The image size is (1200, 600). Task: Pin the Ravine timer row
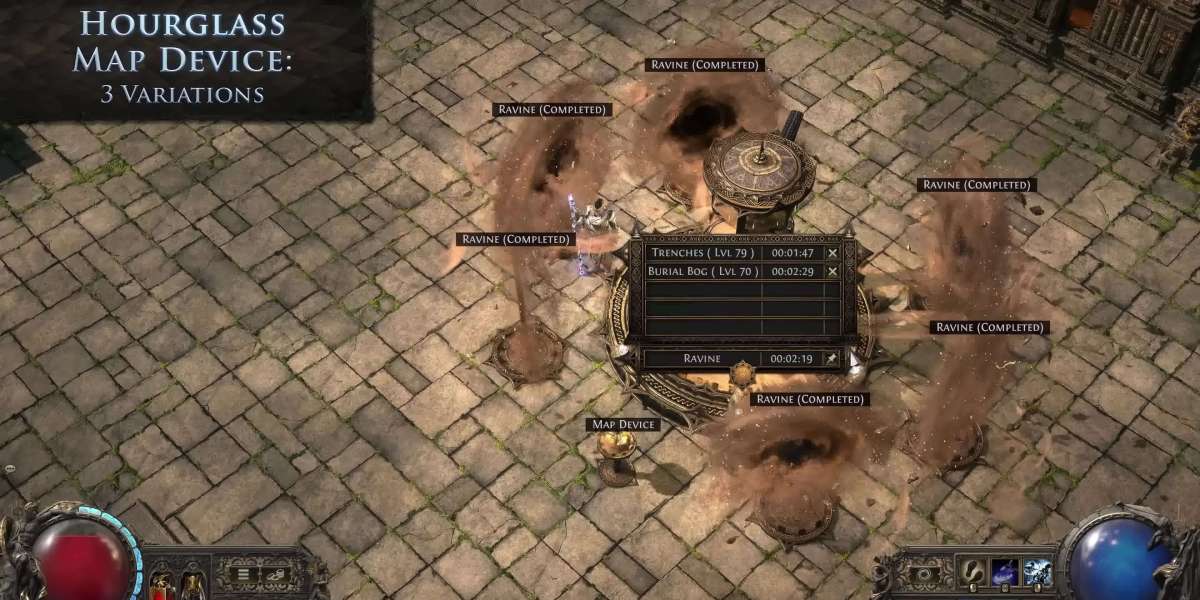point(832,358)
